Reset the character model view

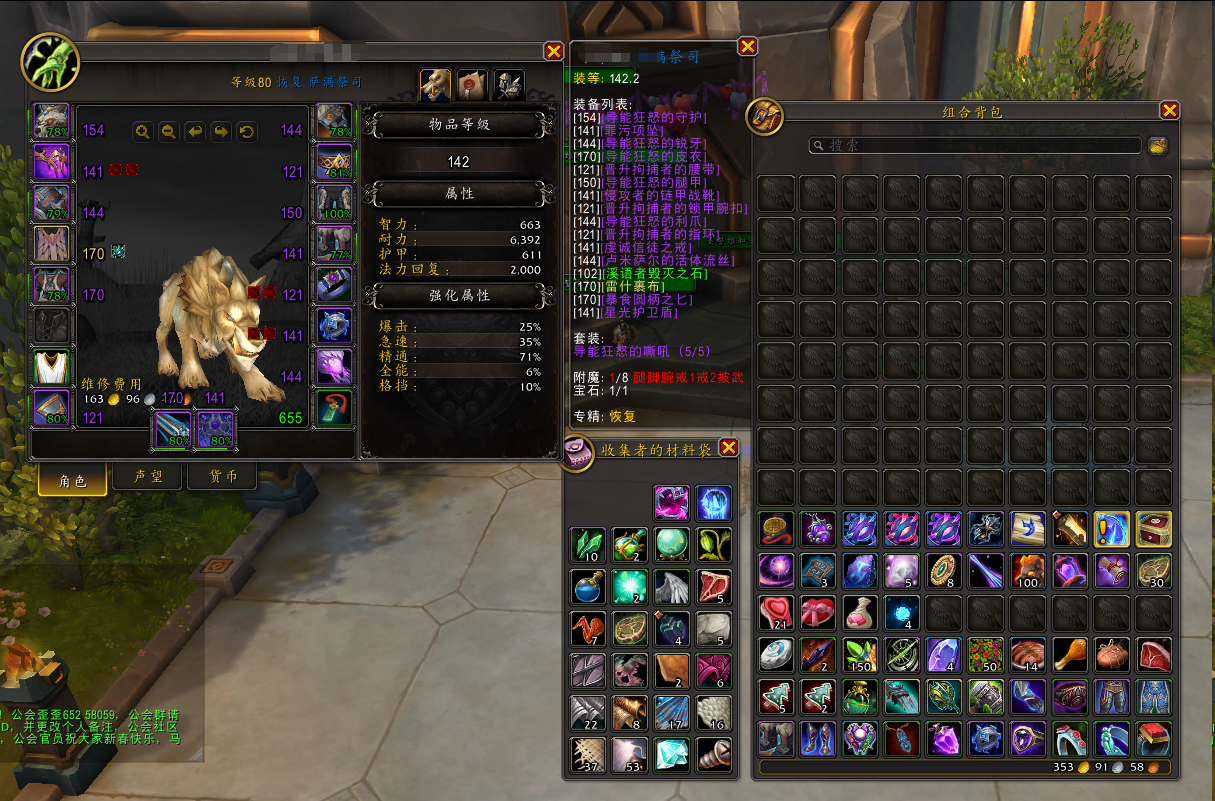[247, 131]
